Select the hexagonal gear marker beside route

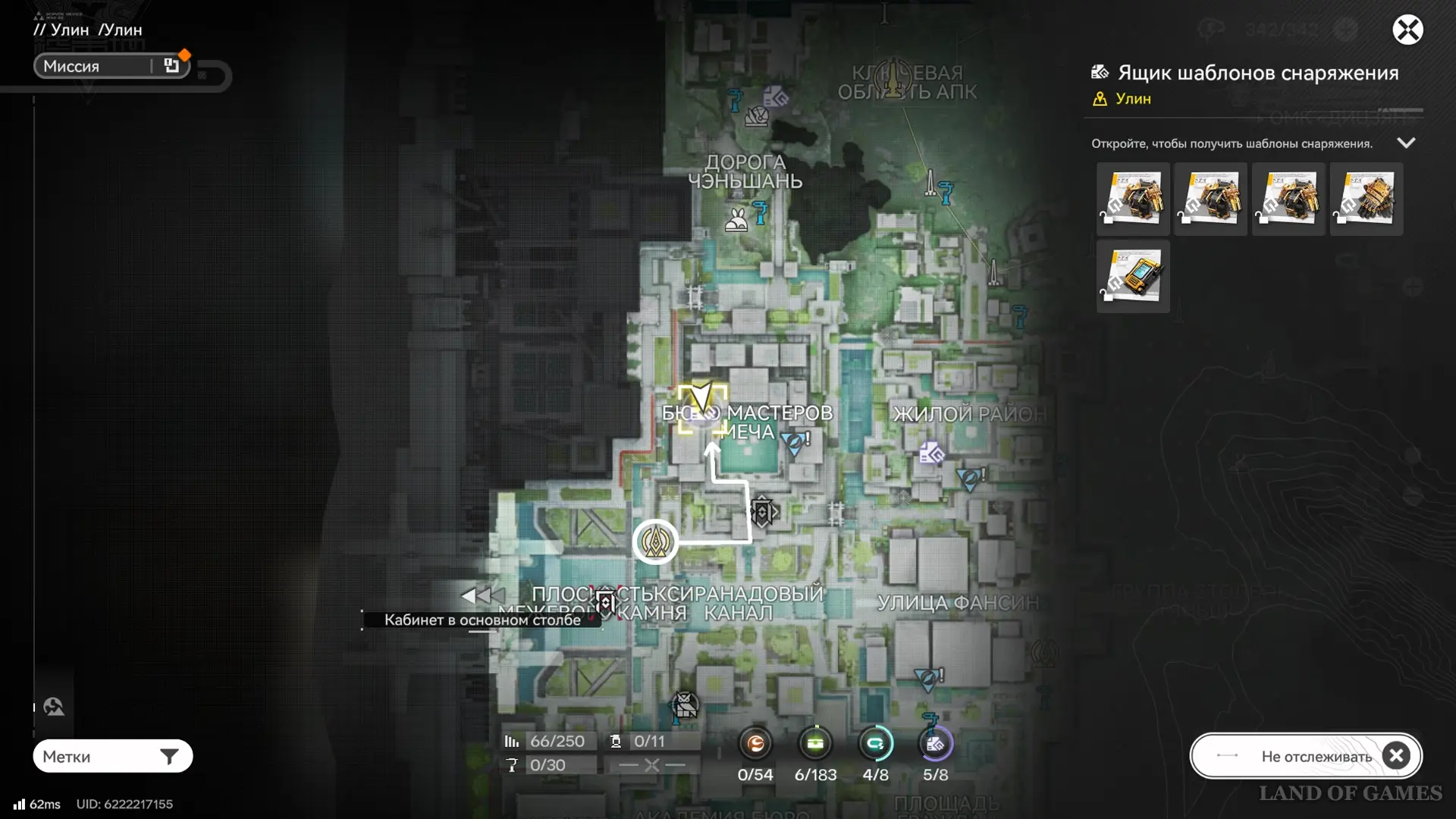click(x=763, y=512)
